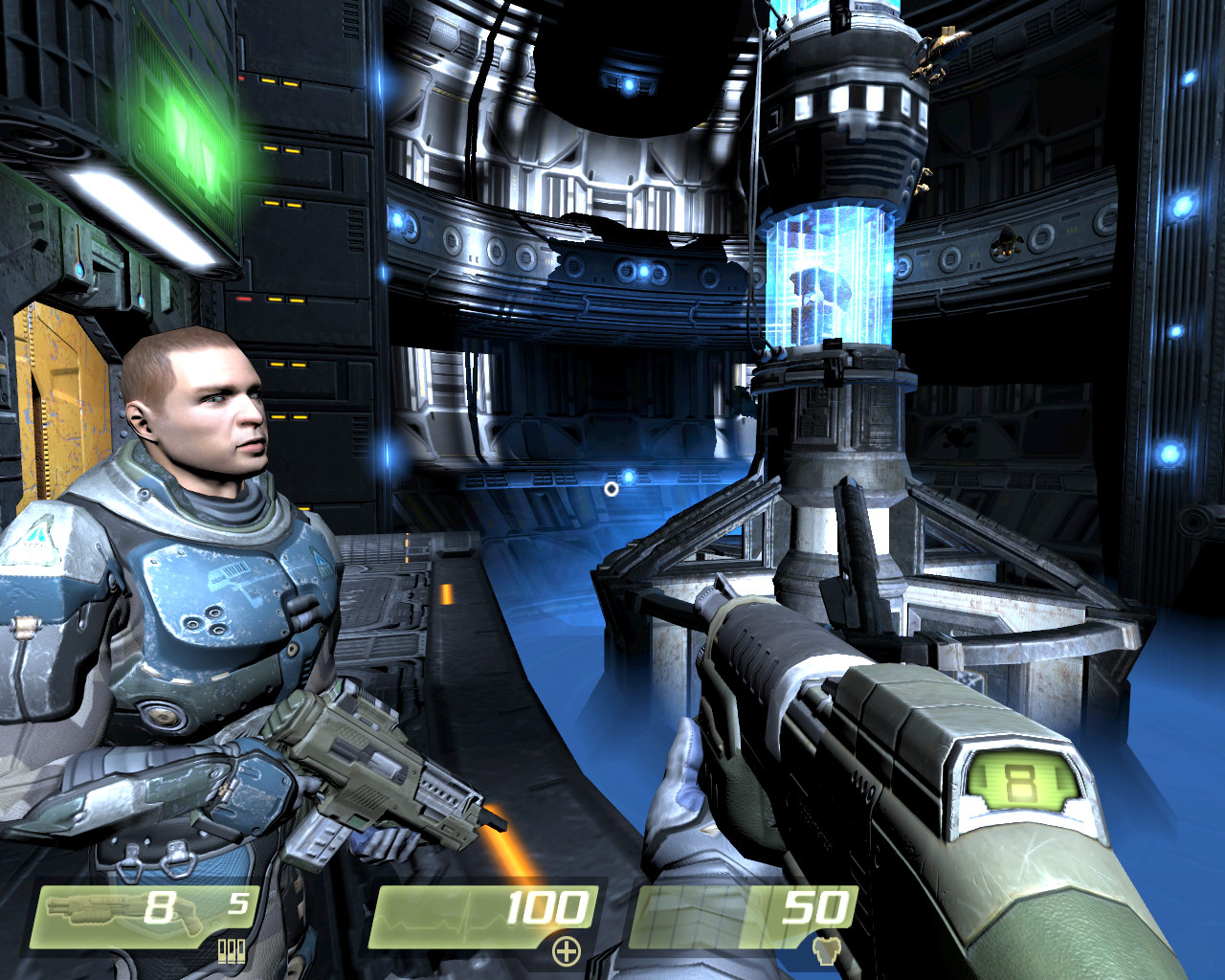Click the shotgun shells clip icon
This screenshot has width=1225, height=980.
(x=232, y=950)
